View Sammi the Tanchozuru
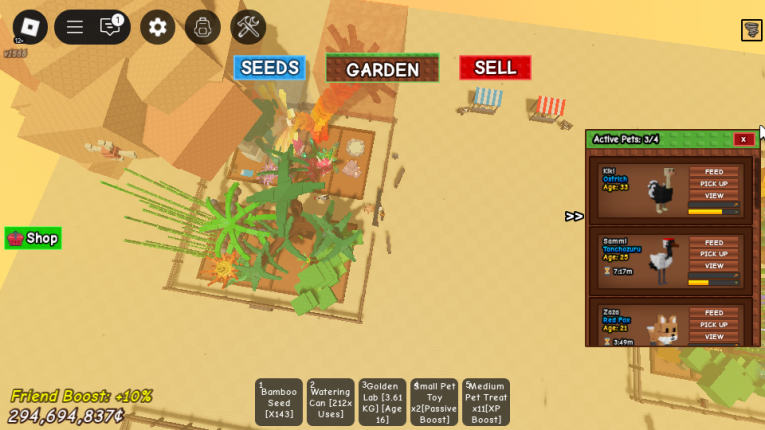 pyautogui.click(x=714, y=266)
